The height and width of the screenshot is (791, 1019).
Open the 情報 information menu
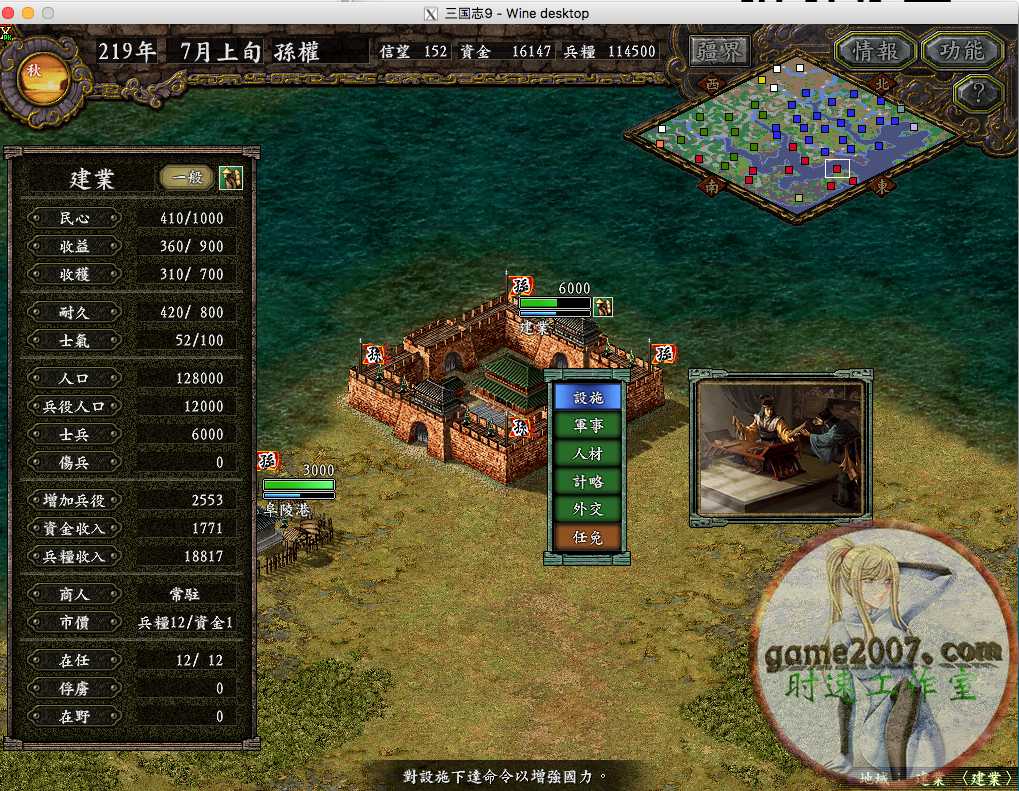pyautogui.click(x=874, y=51)
